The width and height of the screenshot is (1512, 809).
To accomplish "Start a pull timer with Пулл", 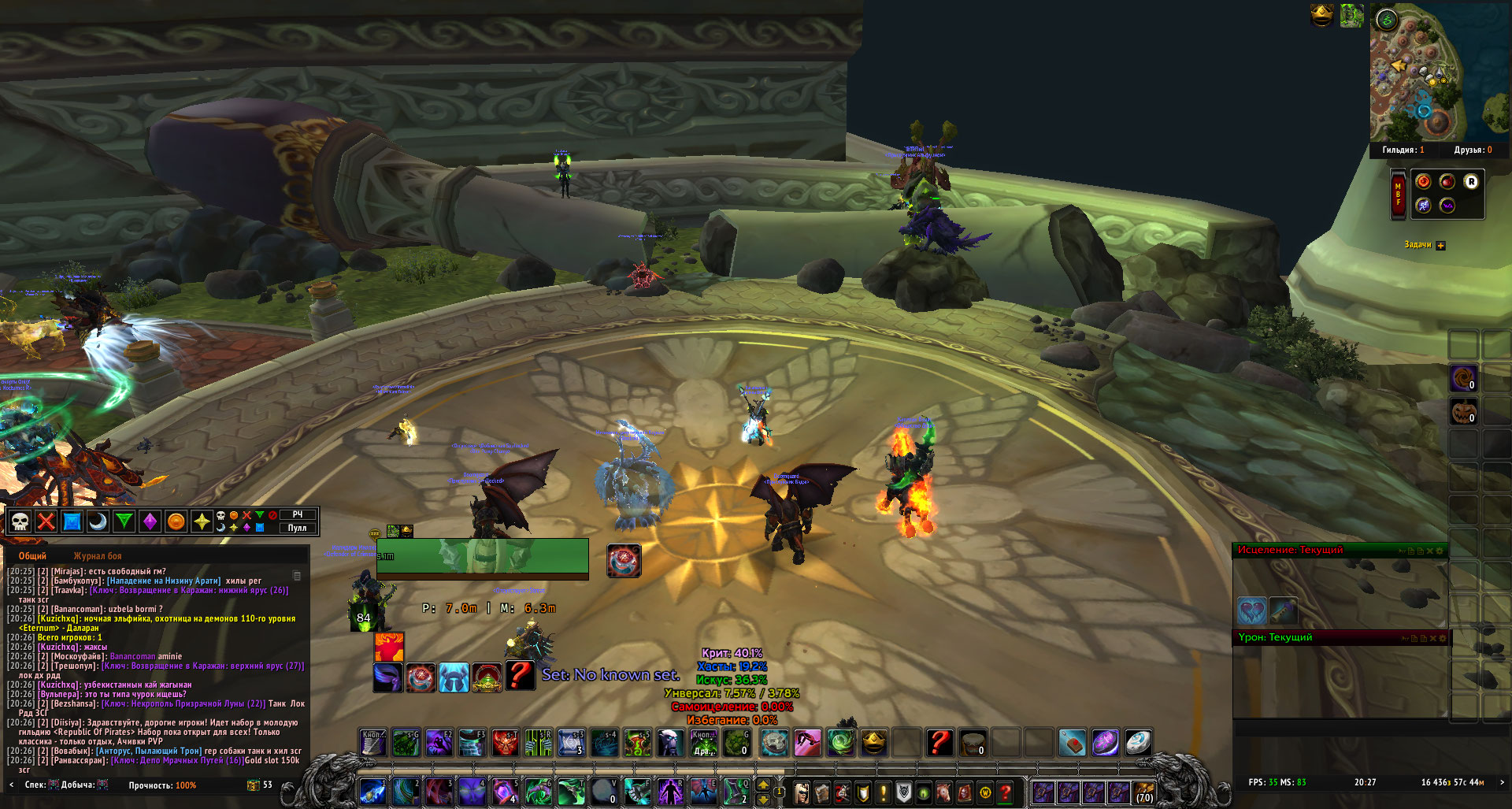I will click(297, 528).
